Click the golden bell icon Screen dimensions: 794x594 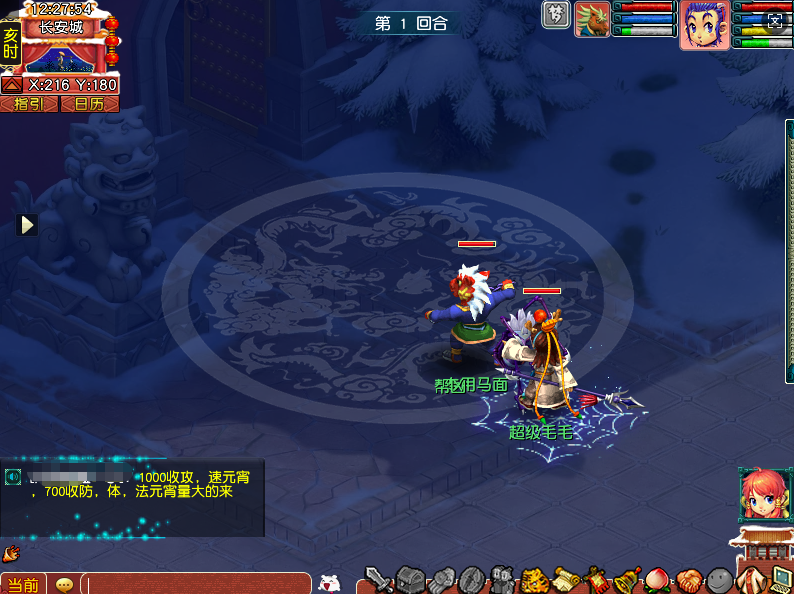coord(627,579)
